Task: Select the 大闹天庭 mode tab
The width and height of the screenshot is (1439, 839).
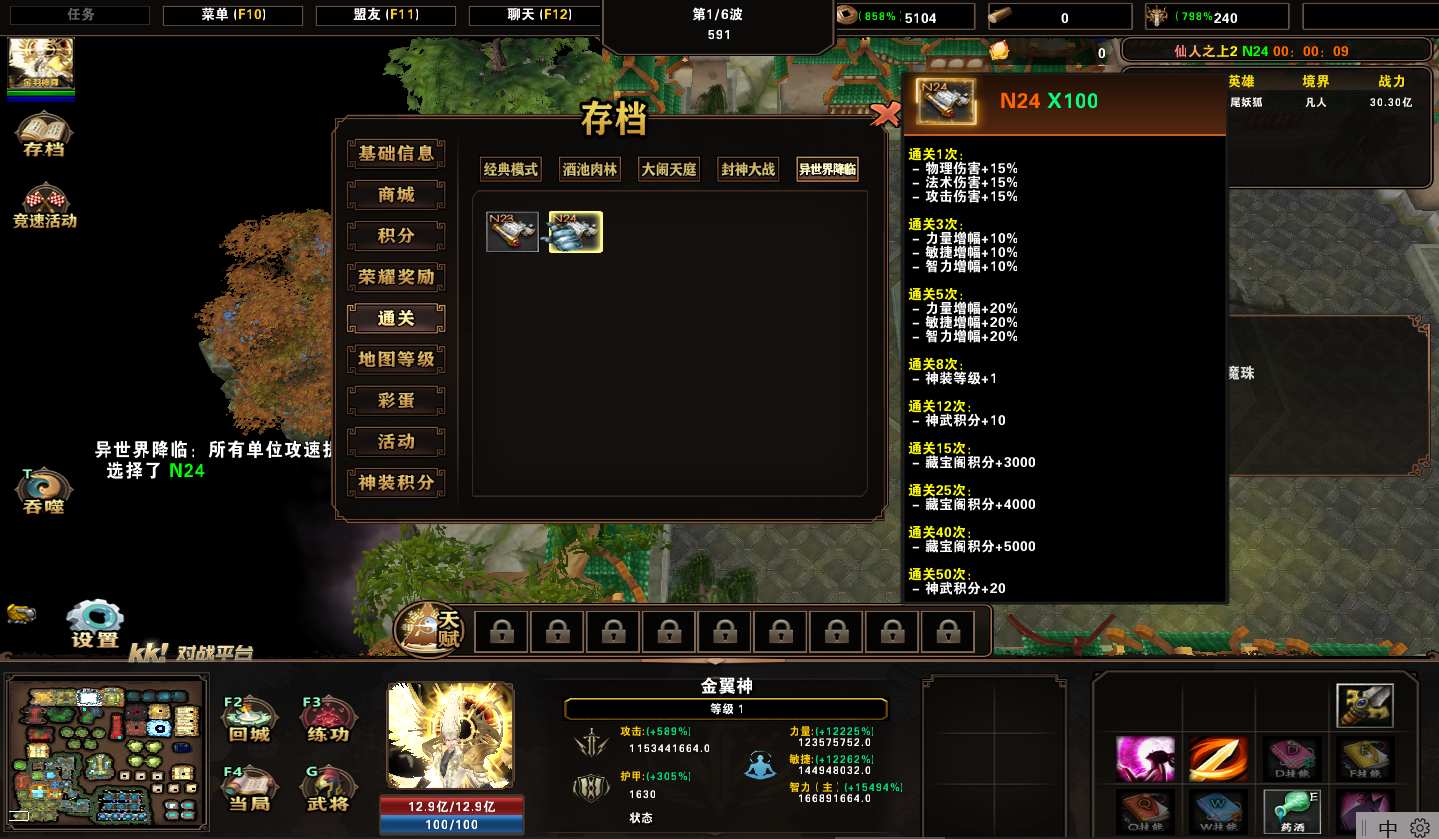Action: tap(669, 170)
